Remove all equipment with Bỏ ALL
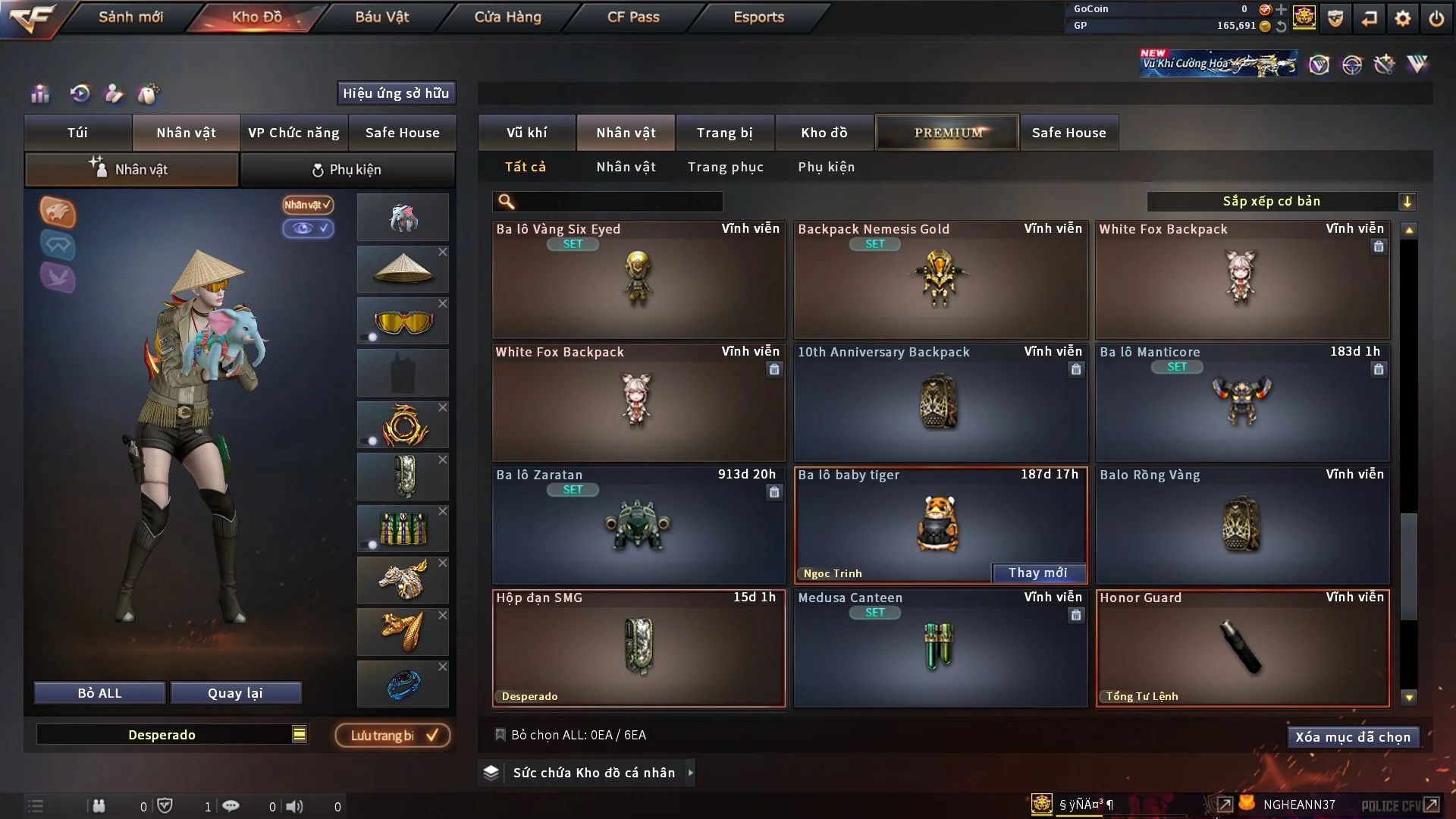Screen dimensions: 1456x819 point(99,693)
